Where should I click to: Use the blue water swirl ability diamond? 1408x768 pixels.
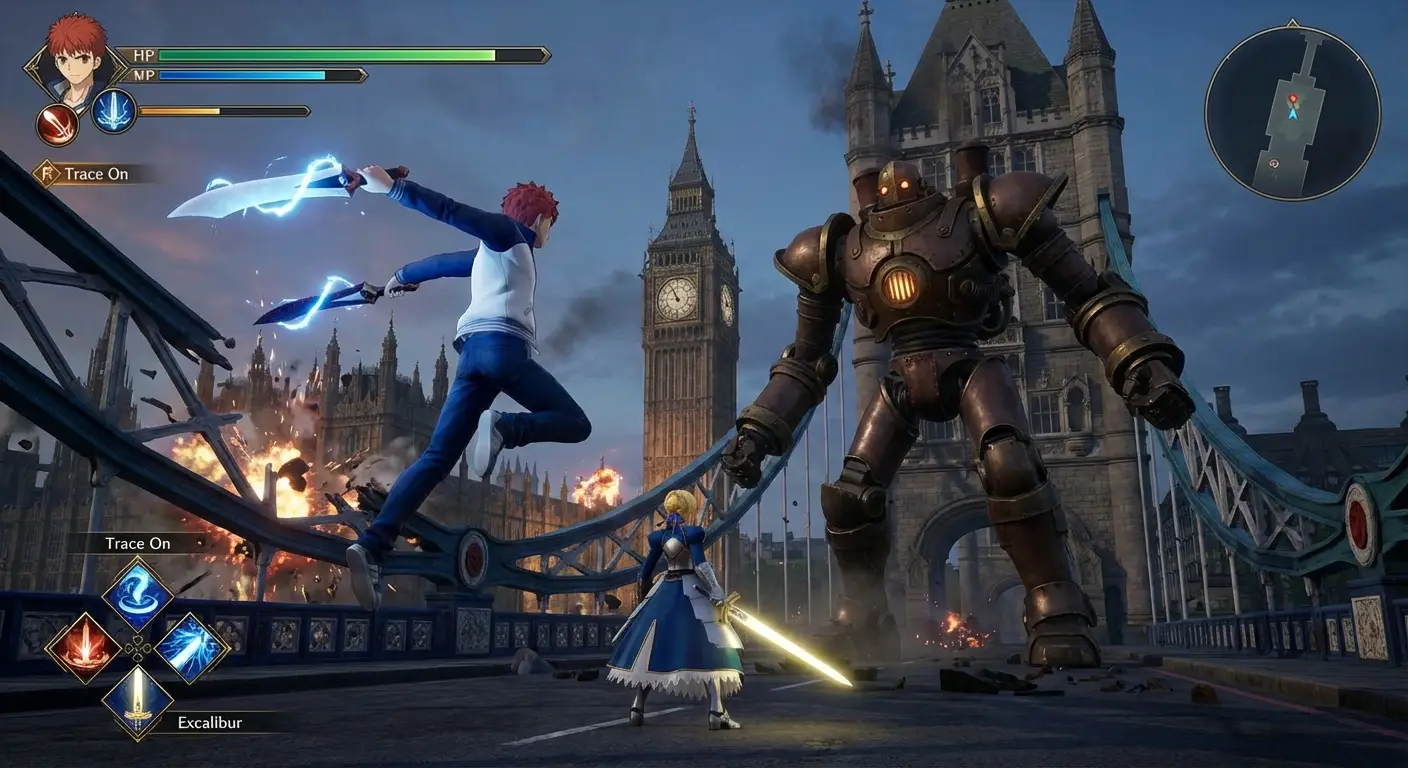[x=137, y=594]
